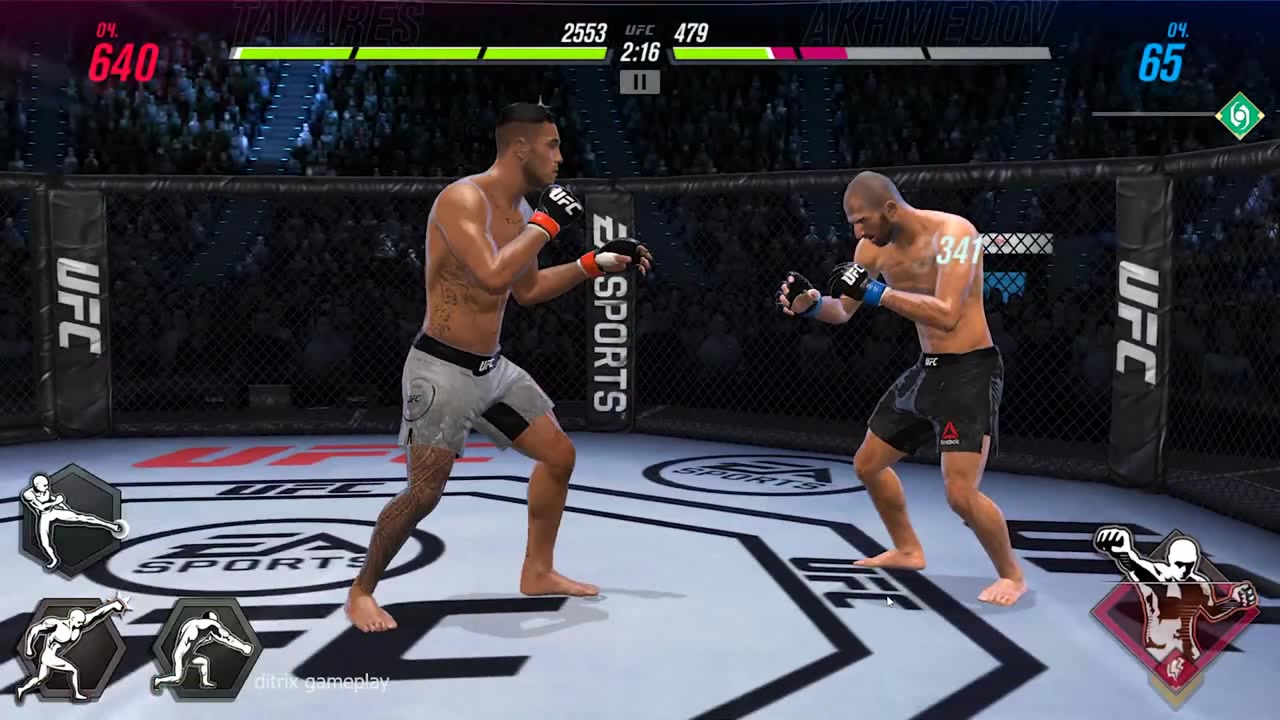This screenshot has height=720, width=1280.
Task: Trigger the takedown lunge ability
Action: tap(204, 649)
